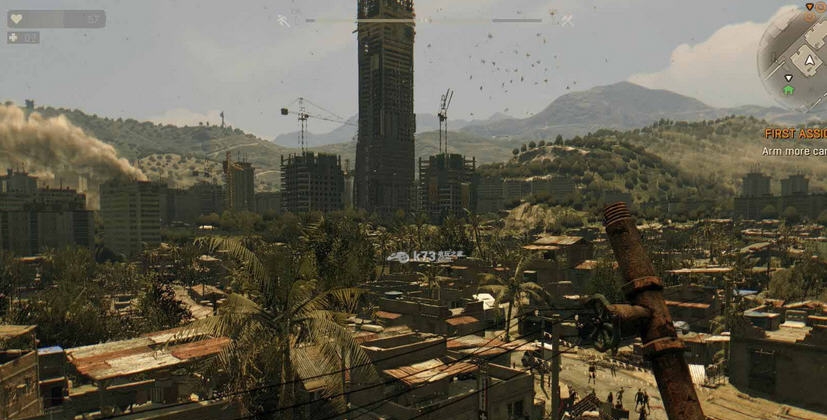The height and width of the screenshot is (420, 827).
Task: Select the medkit icon under the health bar
Action: click(13, 38)
